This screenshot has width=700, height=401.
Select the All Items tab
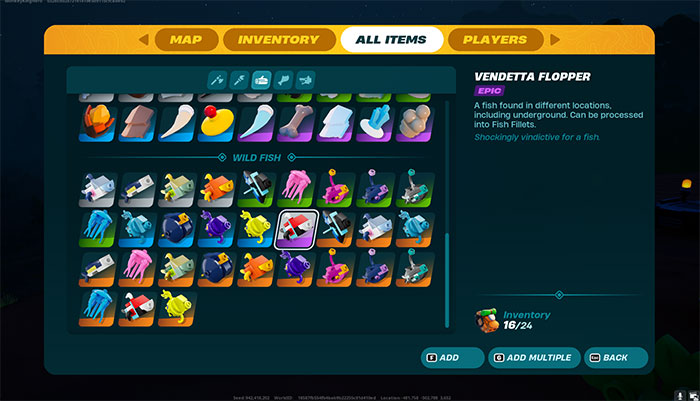[x=390, y=40]
